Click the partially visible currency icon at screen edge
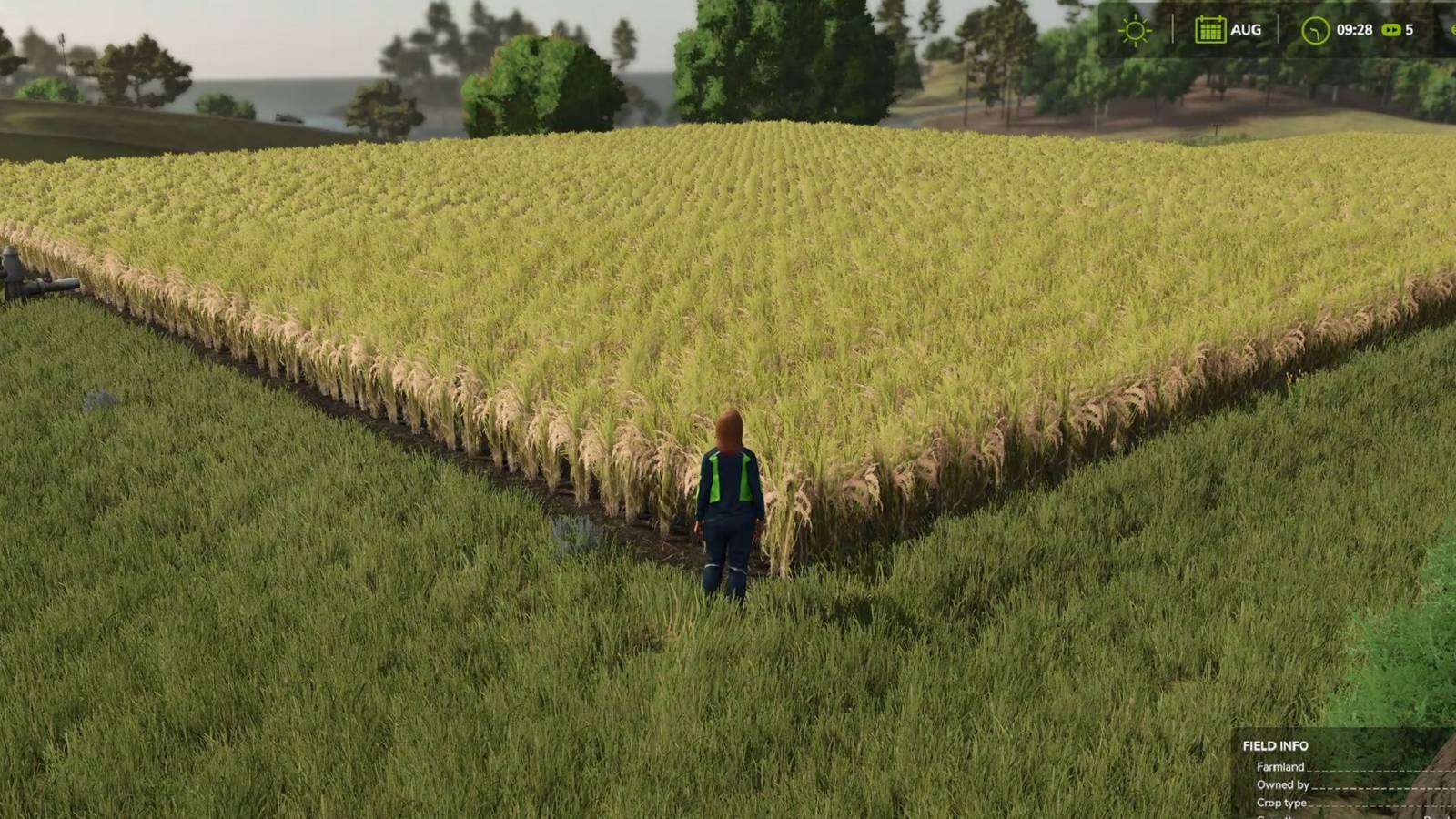The height and width of the screenshot is (819, 1456). pos(1451,30)
